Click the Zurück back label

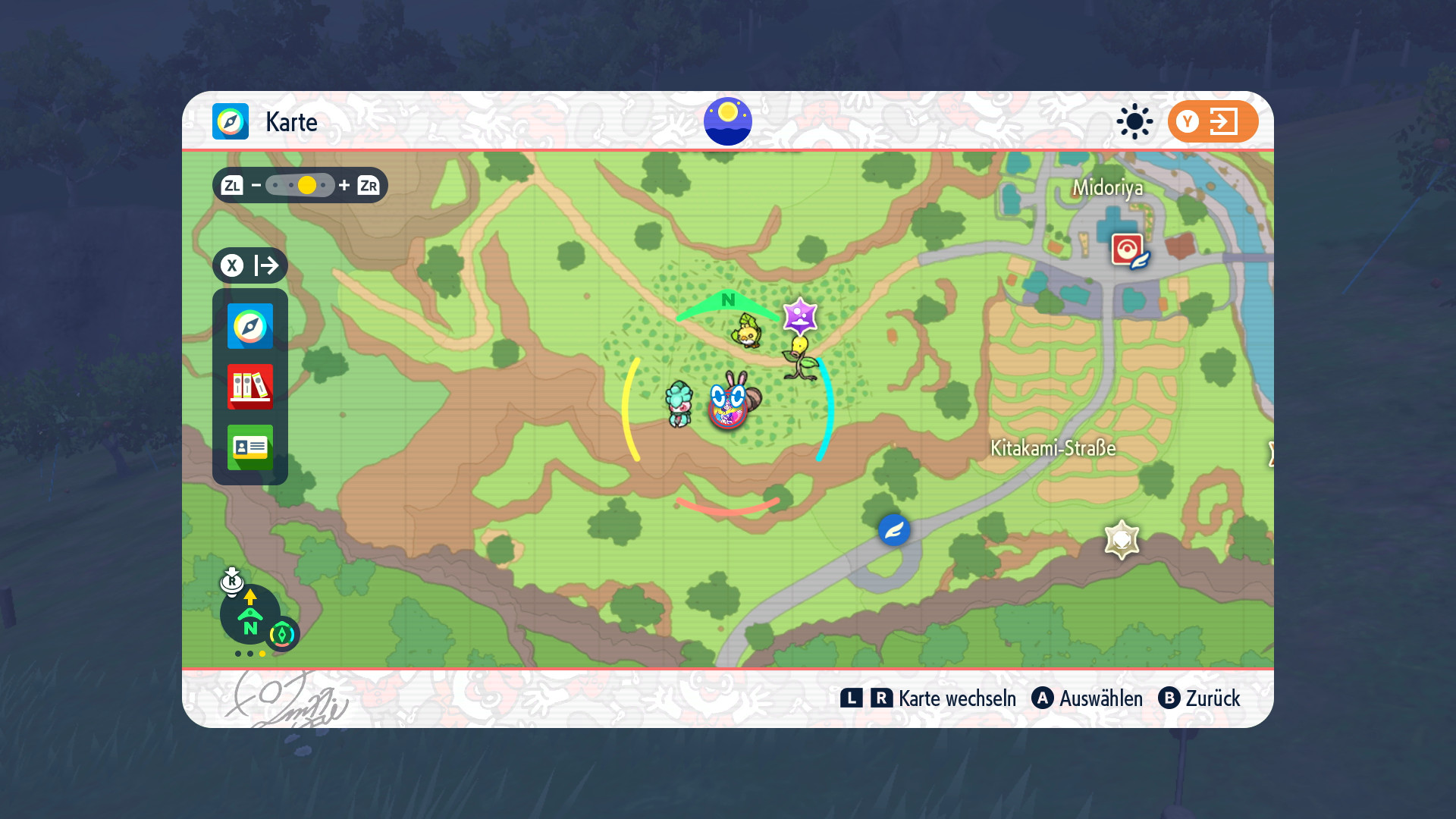[x=1213, y=698]
